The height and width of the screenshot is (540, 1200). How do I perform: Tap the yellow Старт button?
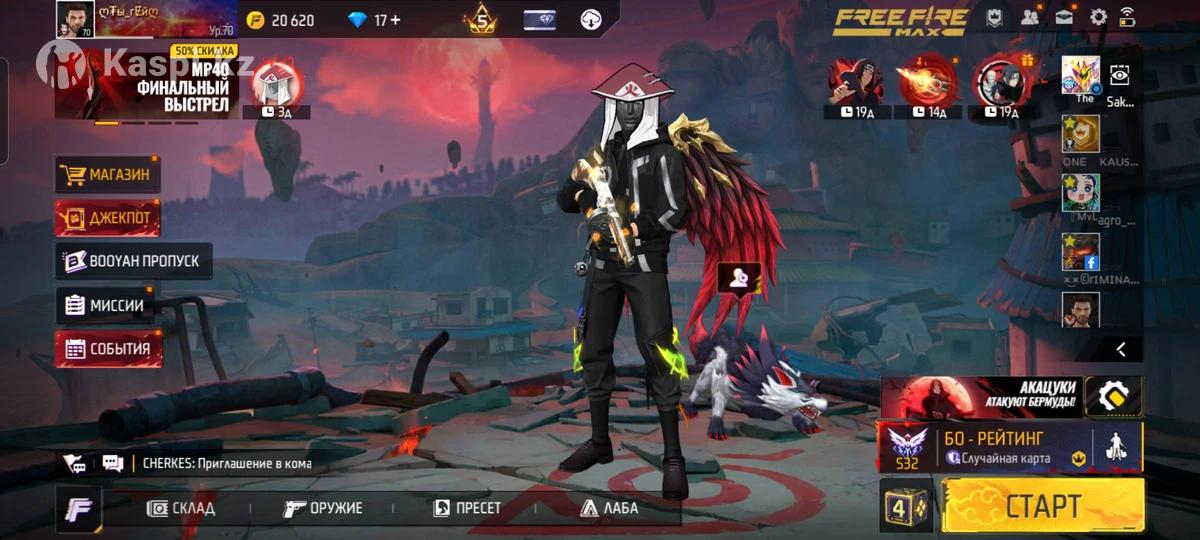[x=1042, y=505]
